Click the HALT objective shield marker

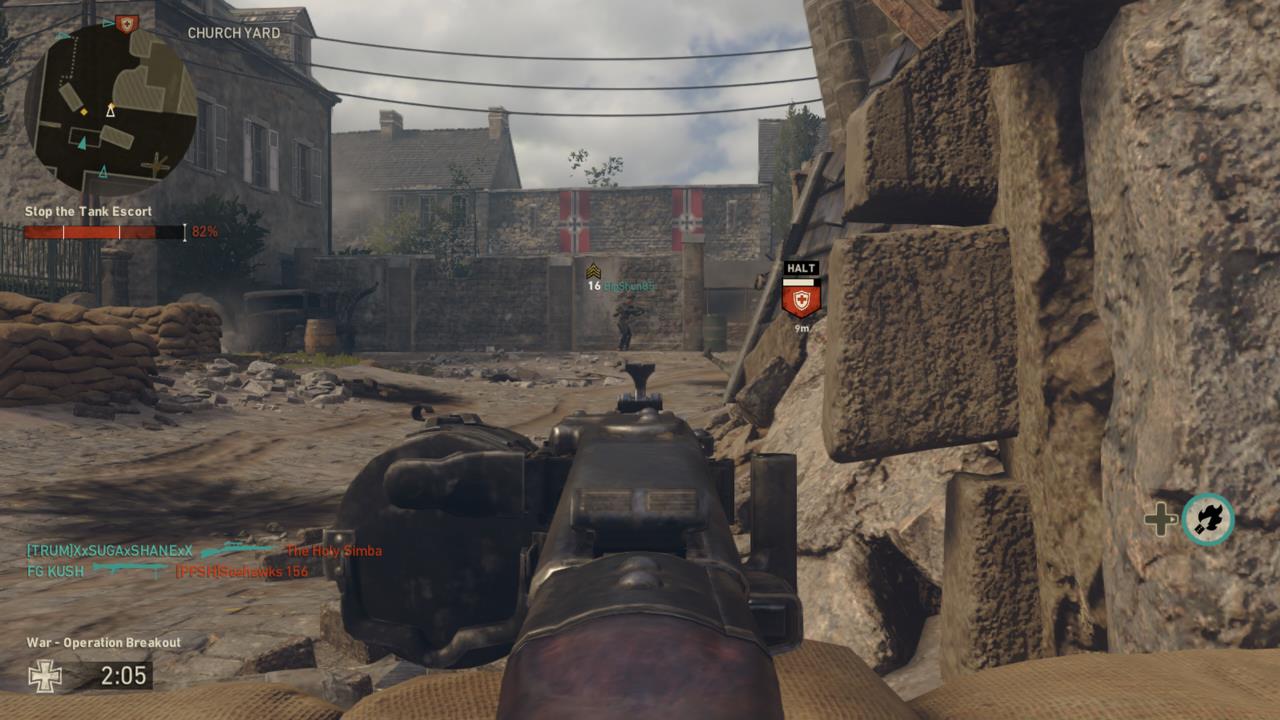tap(800, 297)
